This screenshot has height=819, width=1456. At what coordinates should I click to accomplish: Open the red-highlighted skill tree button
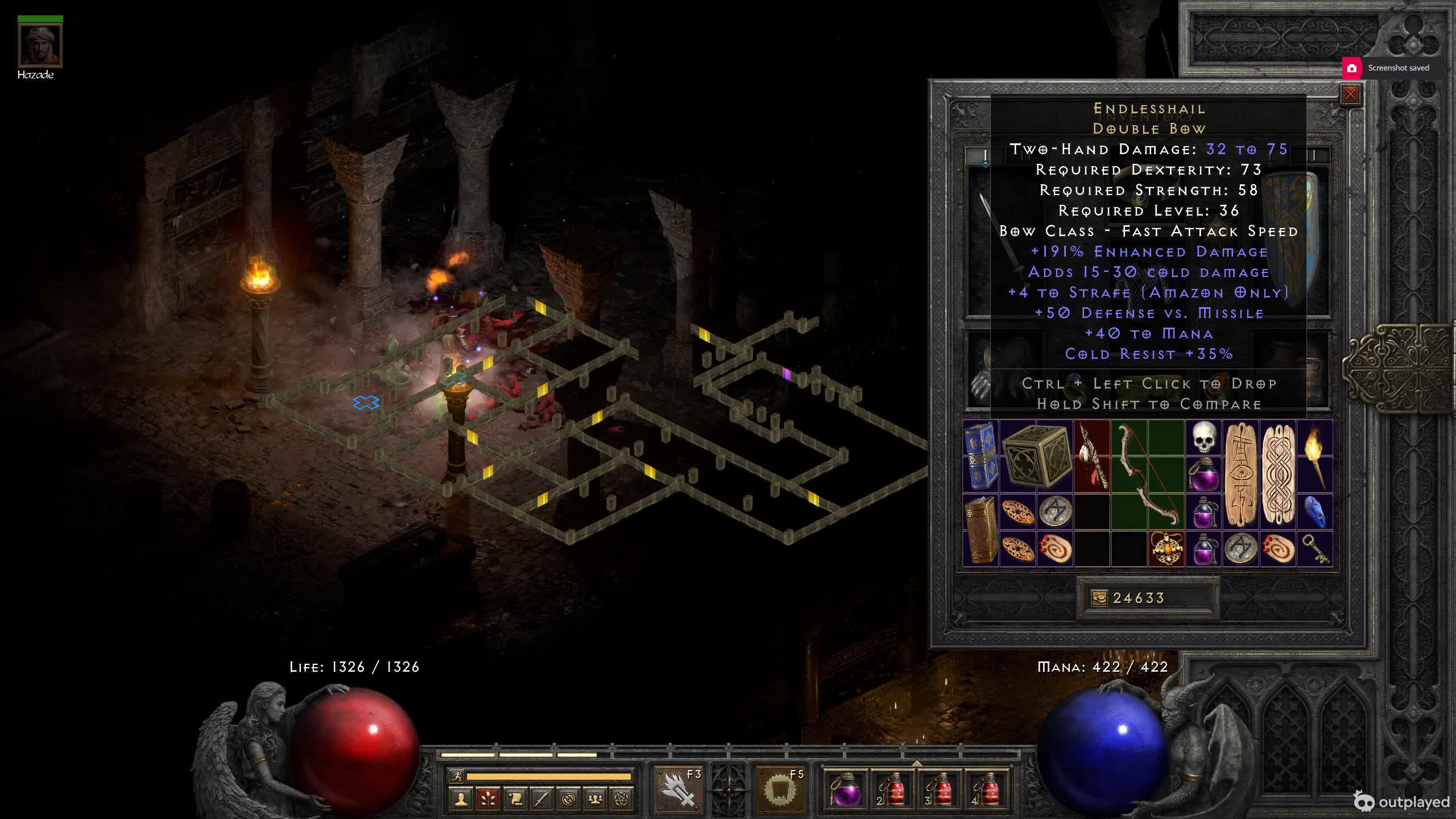point(488,799)
